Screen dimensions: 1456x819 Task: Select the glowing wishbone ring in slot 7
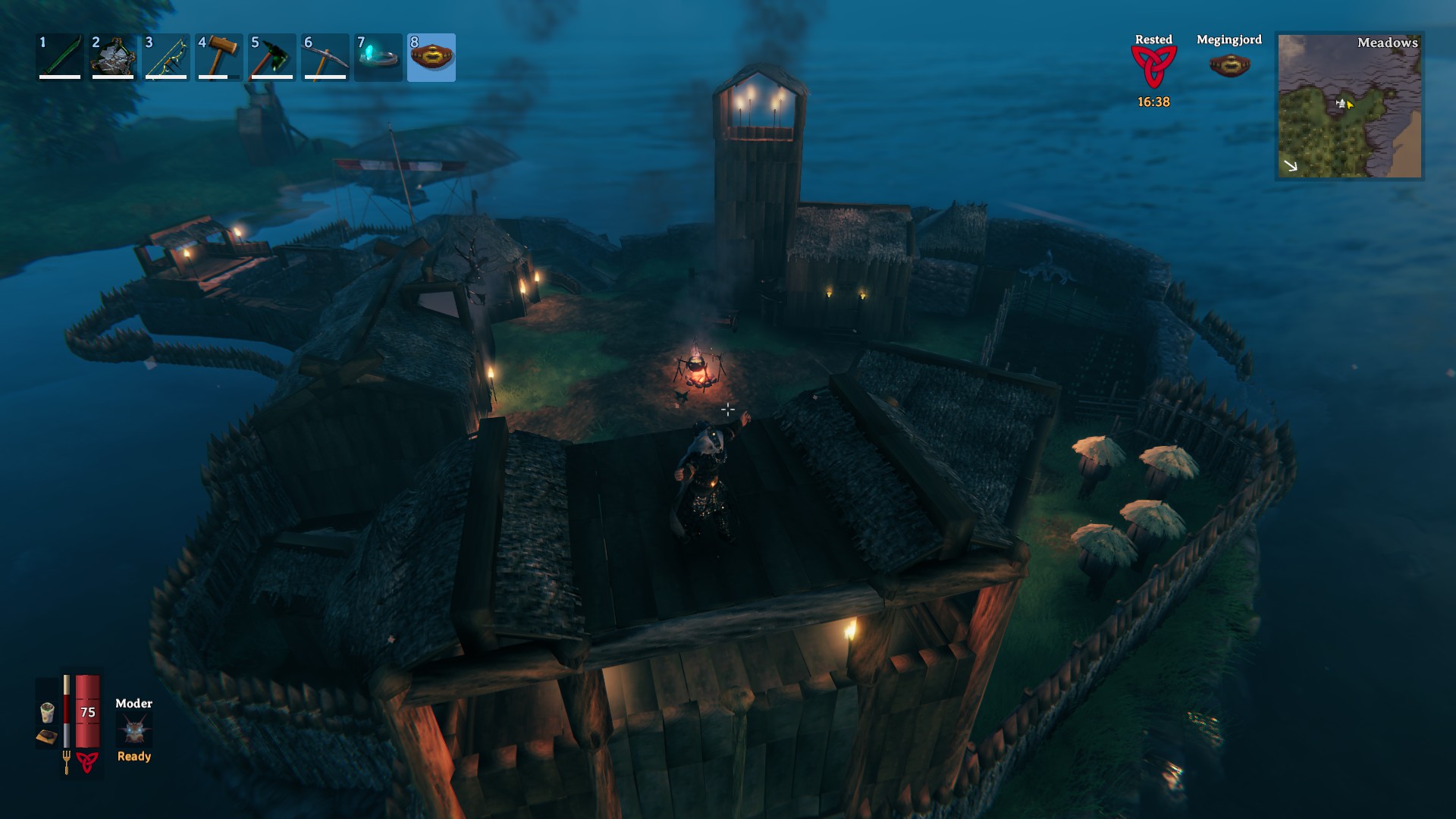[x=378, y=57]
